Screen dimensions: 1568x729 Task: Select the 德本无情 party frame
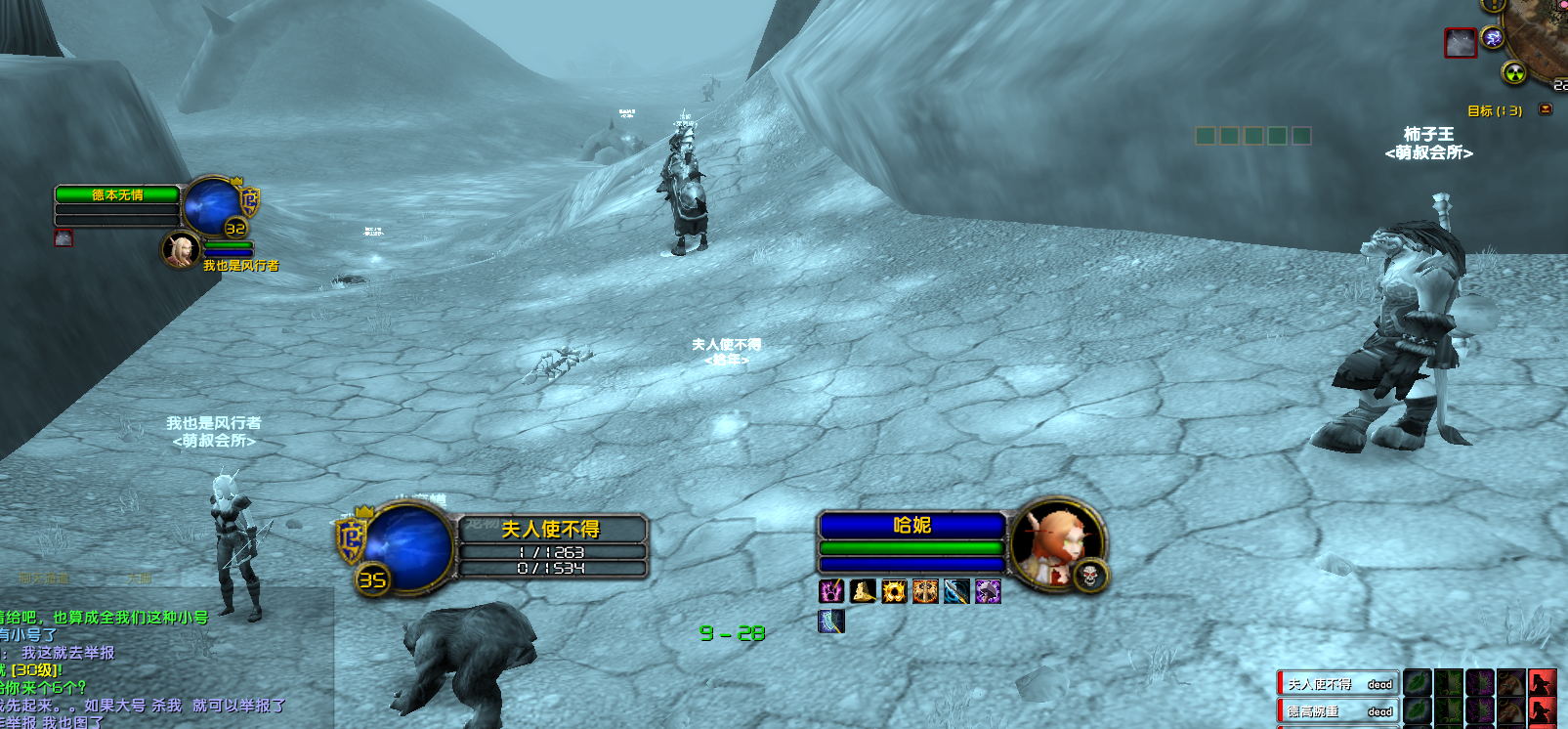[x=117, y=195]
